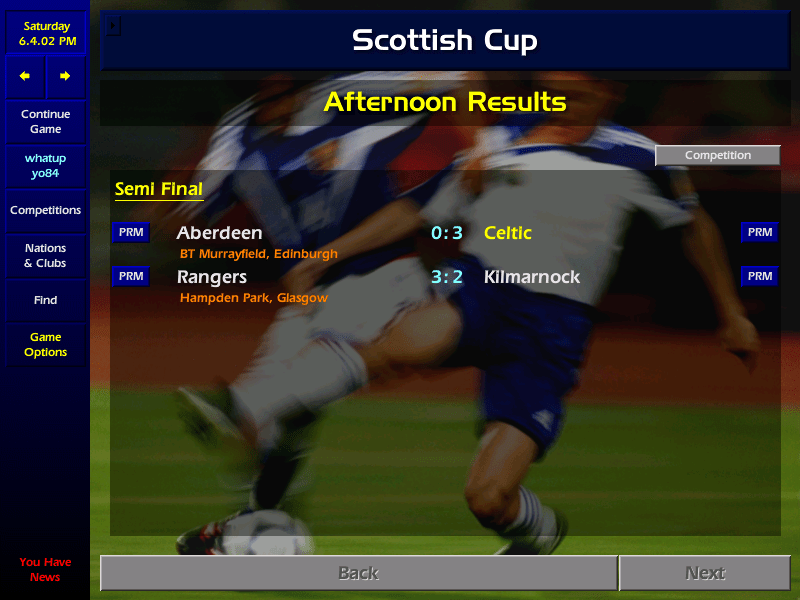800x600 pixels.
Task: Open the whatup yo84 manager menu
Action: (45, 166)
